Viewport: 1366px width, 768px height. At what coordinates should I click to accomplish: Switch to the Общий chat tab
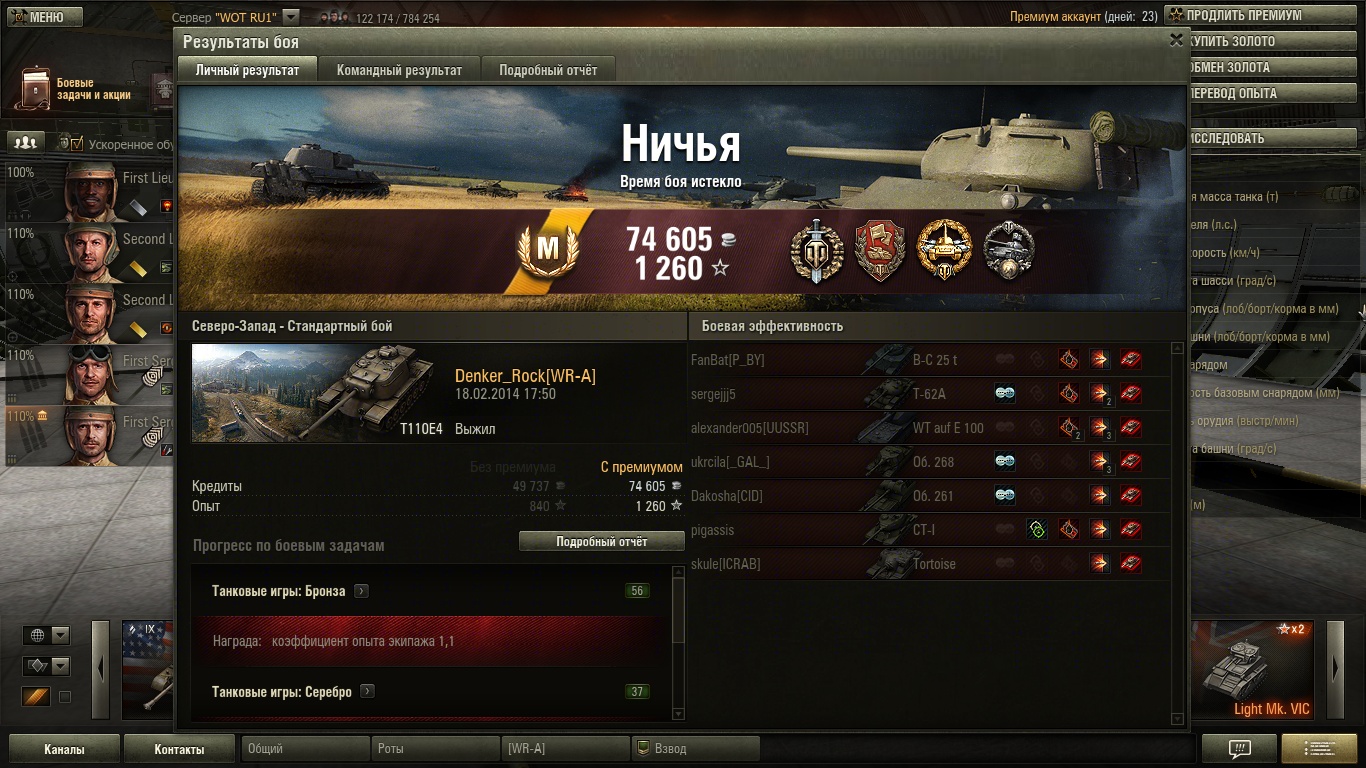304,749
